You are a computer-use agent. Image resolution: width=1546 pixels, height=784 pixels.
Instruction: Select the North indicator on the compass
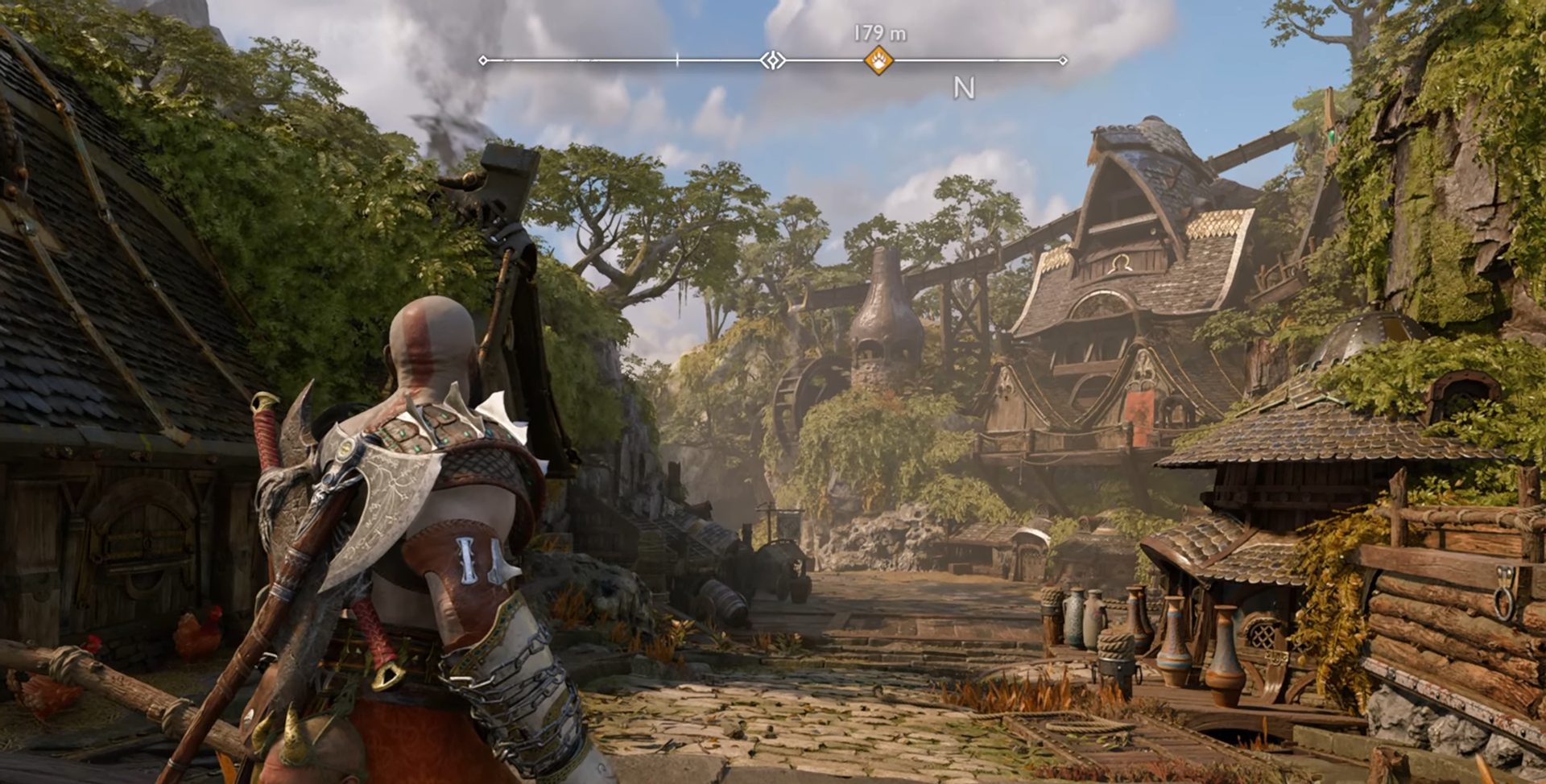pyautogui.click(x=964, y=88)
